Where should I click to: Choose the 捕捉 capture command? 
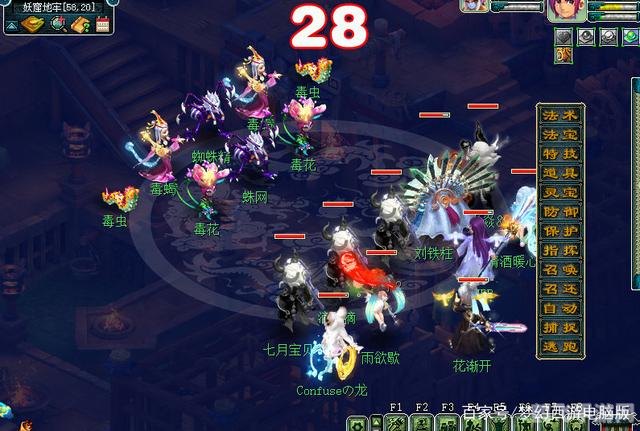pos(559,328)
